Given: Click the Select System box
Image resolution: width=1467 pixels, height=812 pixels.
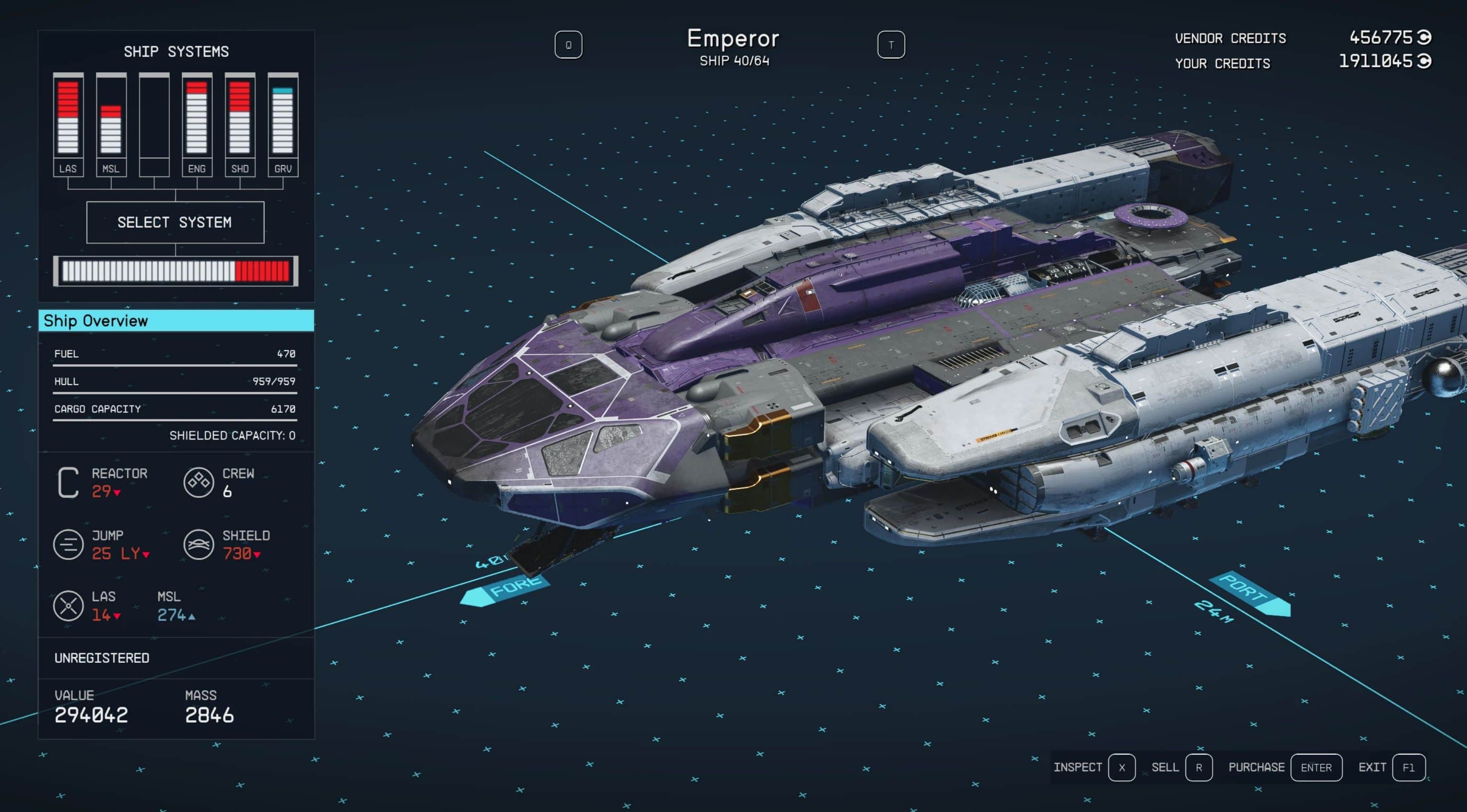Looking at the screenshot, I should [175, 222].
